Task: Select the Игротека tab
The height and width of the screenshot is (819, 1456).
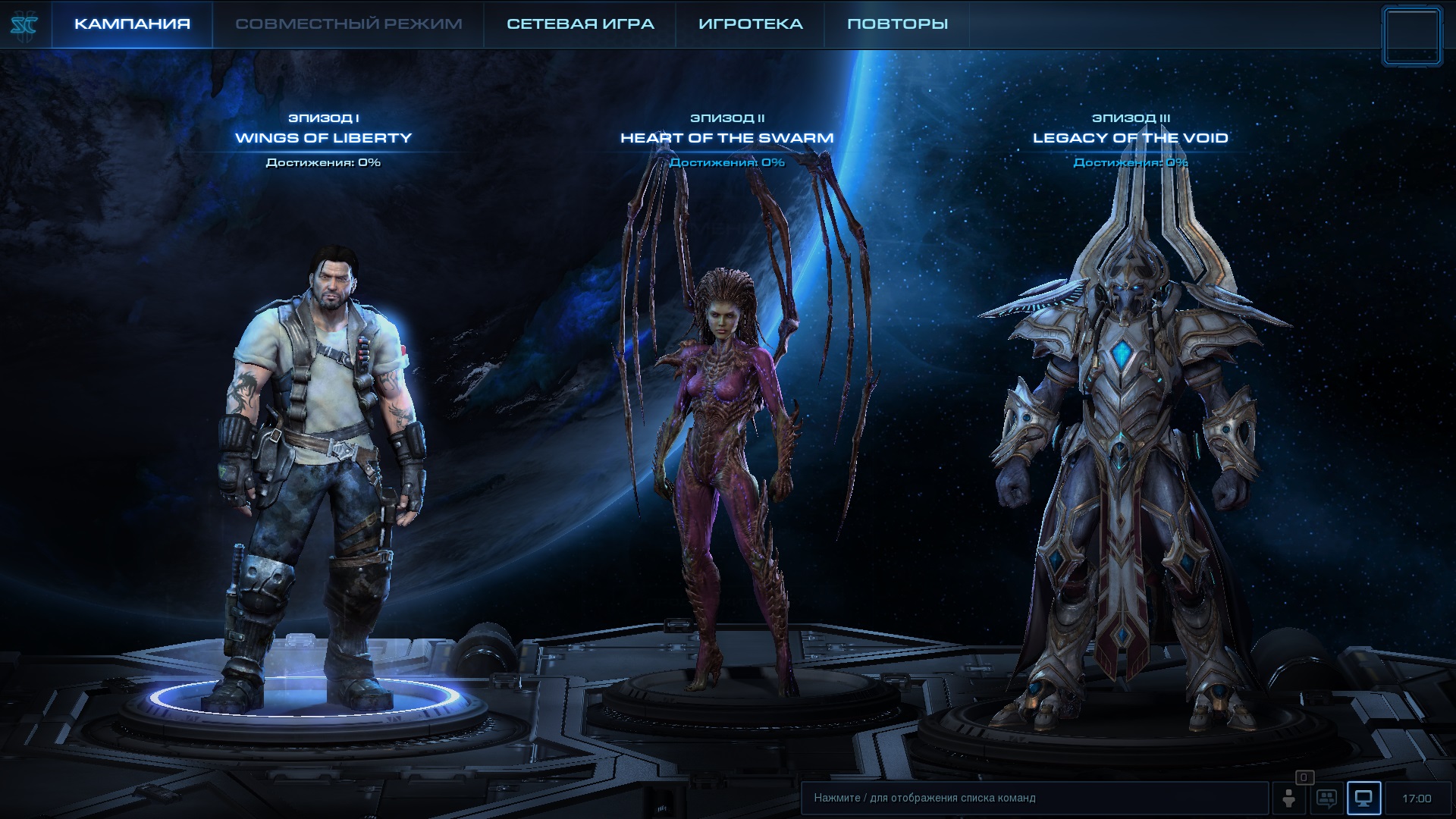Action: click(x=750, y=24)
